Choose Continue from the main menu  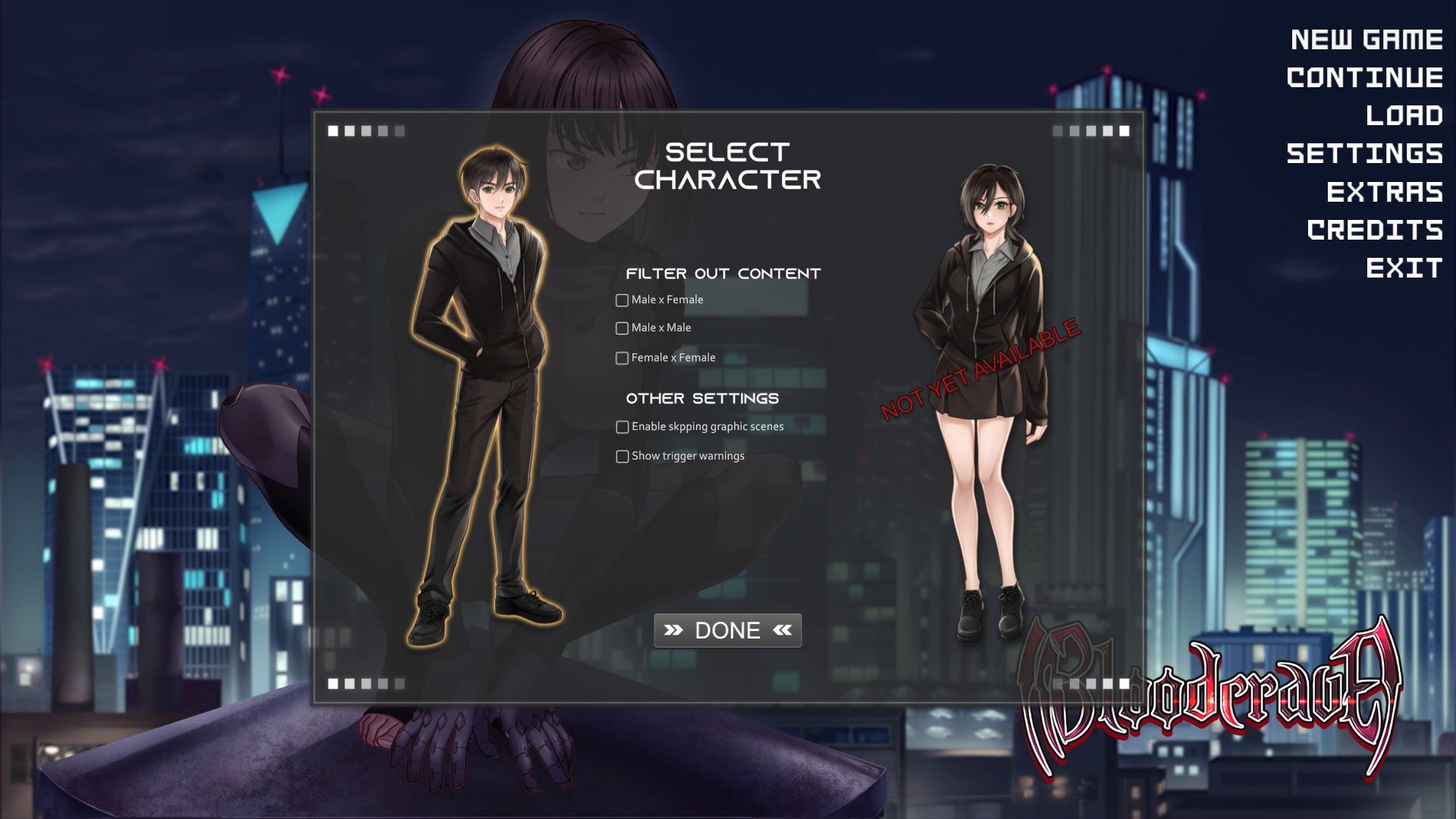coord(1364,77)
